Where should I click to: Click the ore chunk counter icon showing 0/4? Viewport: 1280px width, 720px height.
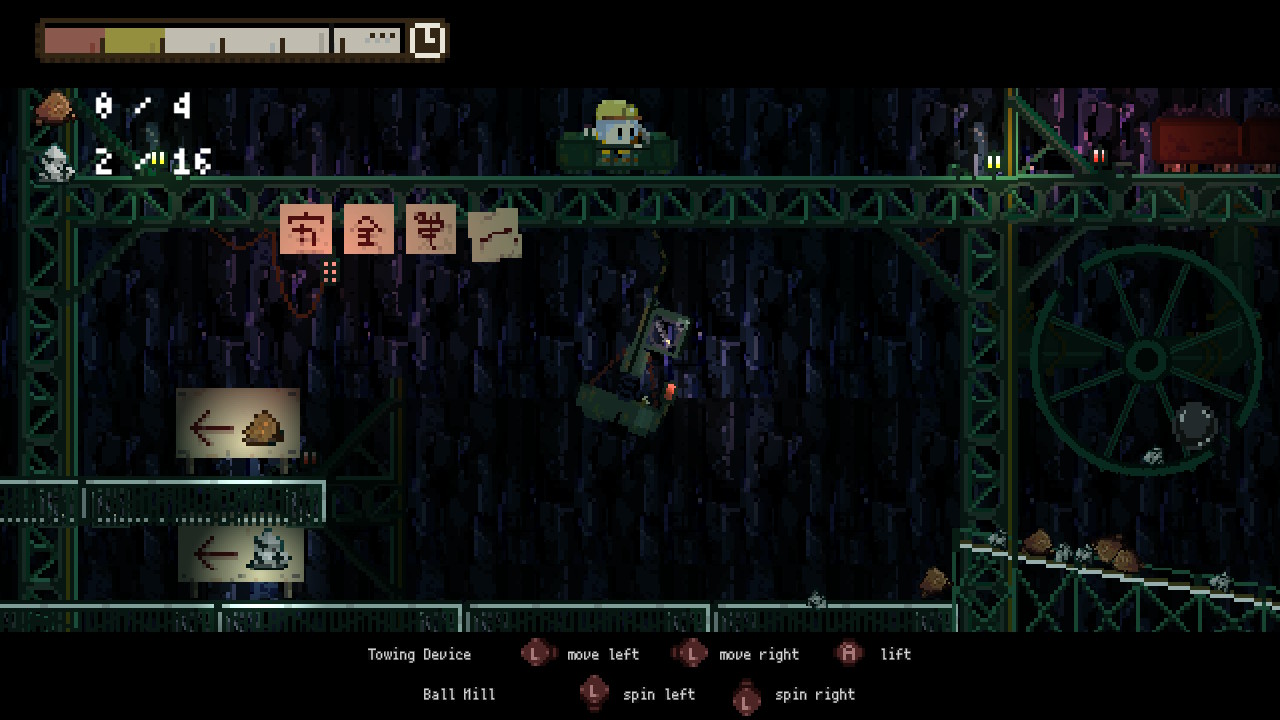55,107
